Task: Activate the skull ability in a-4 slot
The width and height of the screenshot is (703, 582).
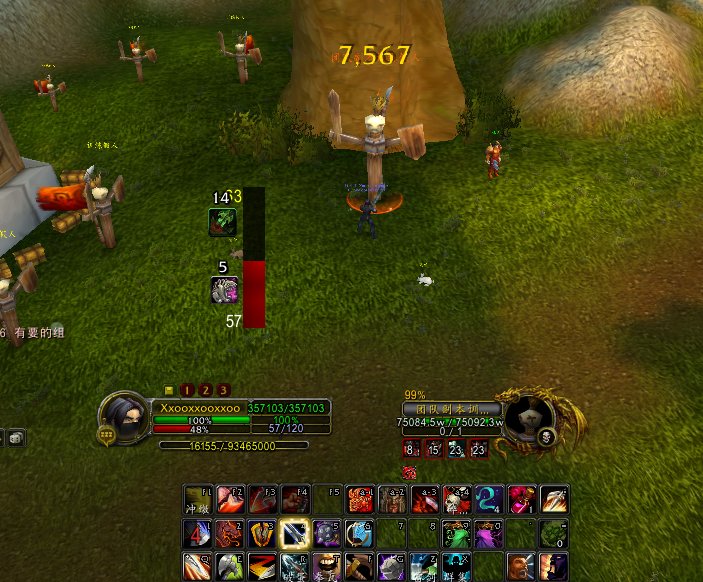Action: 457,500
